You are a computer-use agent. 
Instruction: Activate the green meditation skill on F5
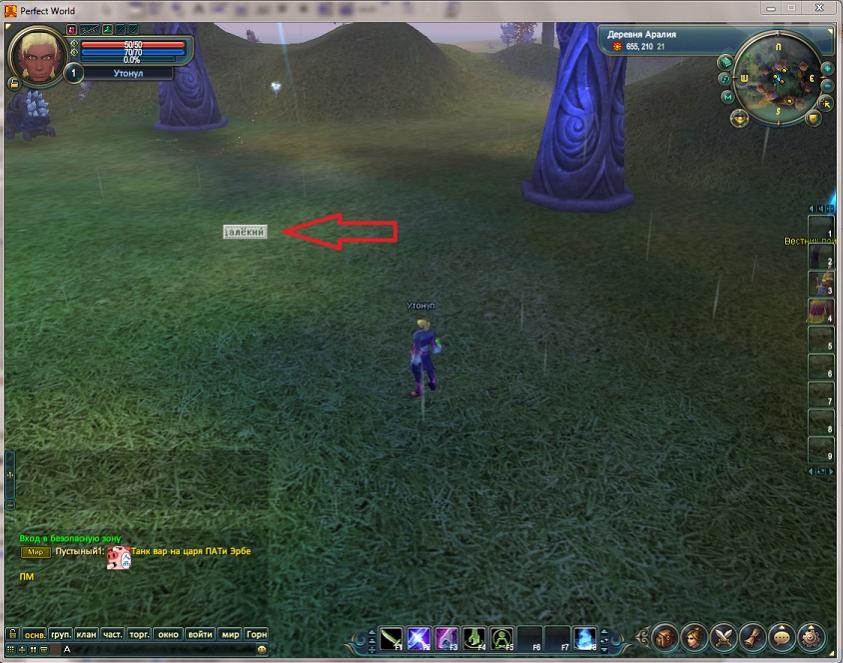502,637
